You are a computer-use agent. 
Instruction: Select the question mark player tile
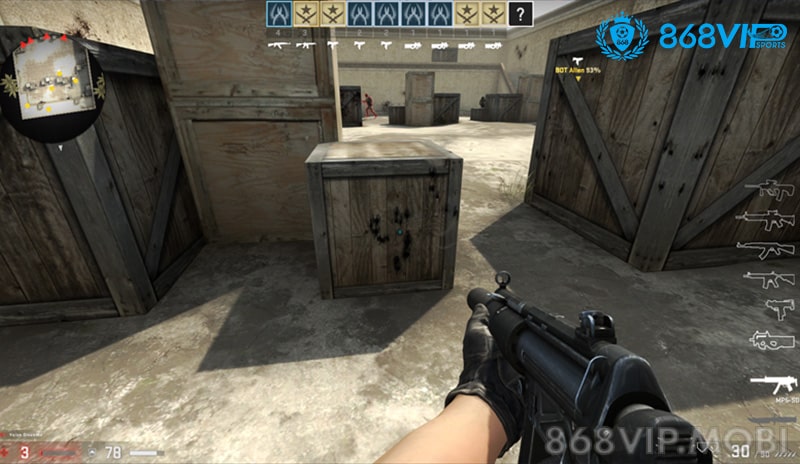(x=521, y=13)
